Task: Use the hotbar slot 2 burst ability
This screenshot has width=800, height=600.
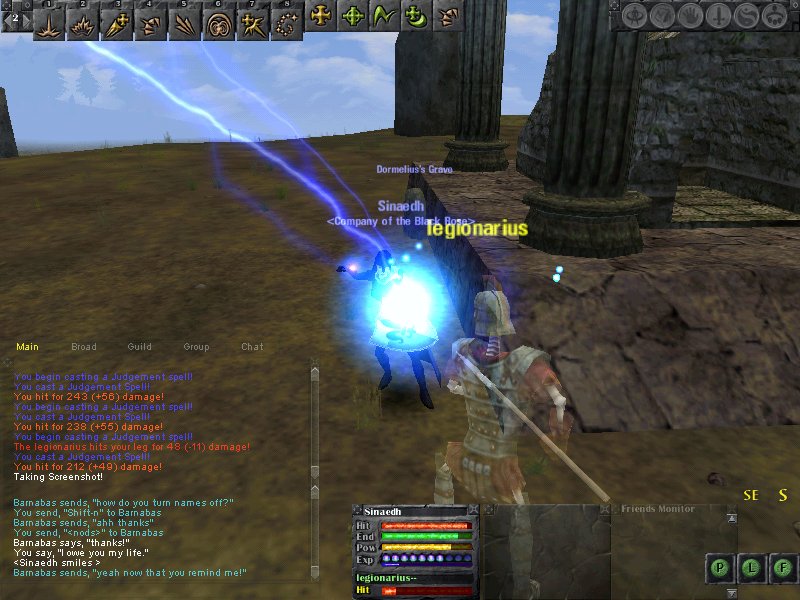Action: [x=81, y=20]
